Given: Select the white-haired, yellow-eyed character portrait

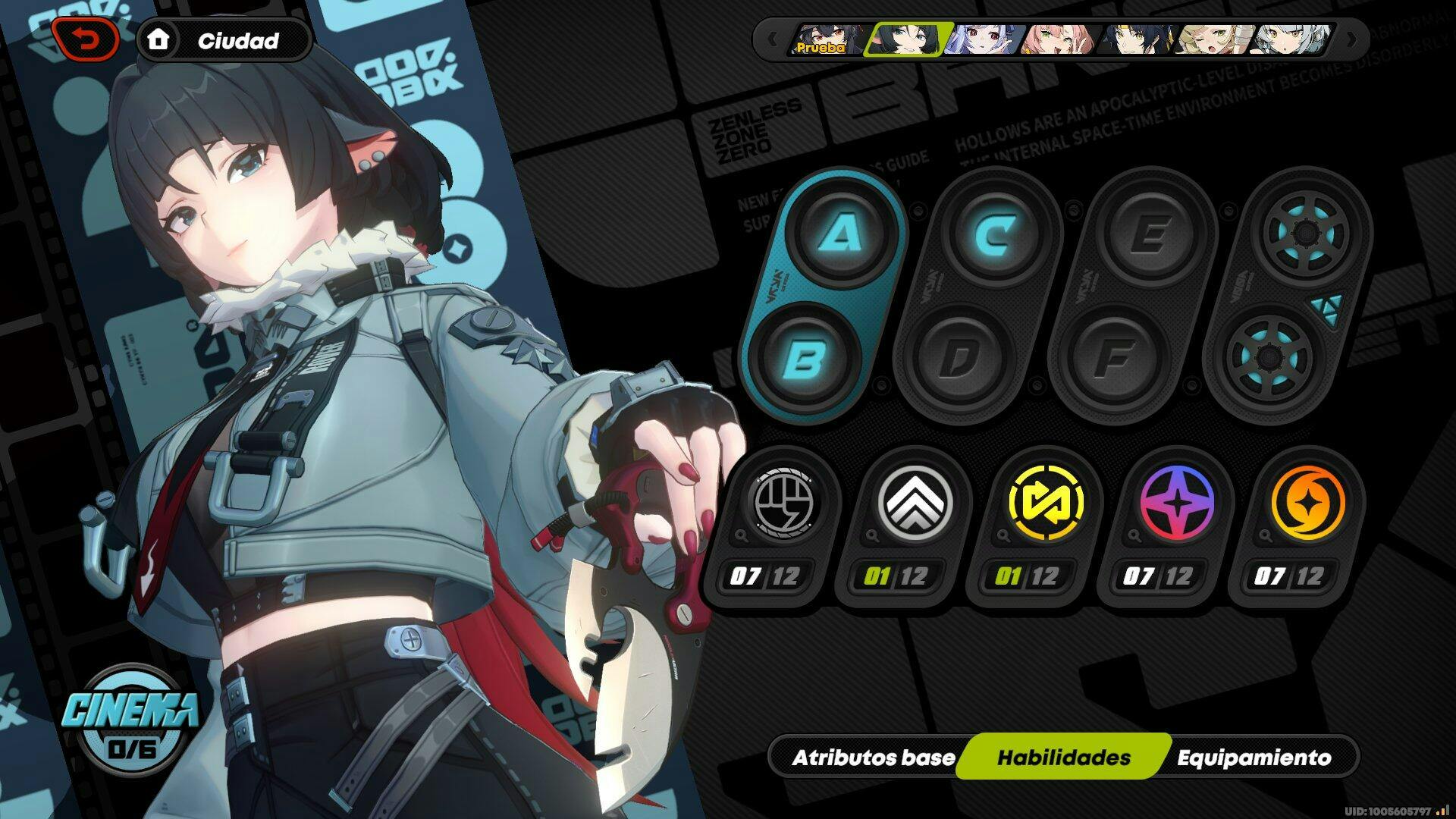Looking at the screenshot, I should pos(1291,39).
